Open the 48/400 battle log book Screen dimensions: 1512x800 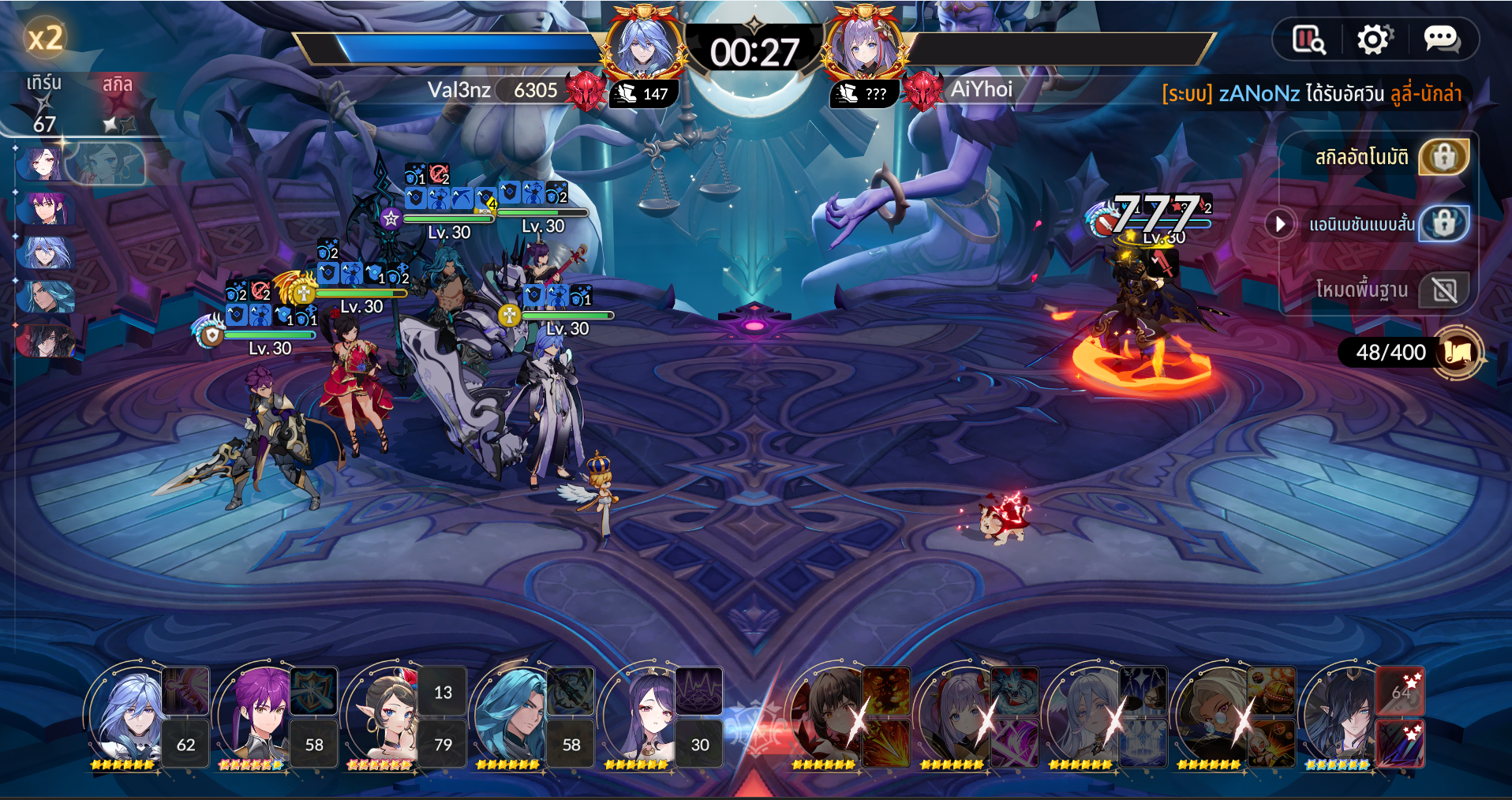[1459, 352]
